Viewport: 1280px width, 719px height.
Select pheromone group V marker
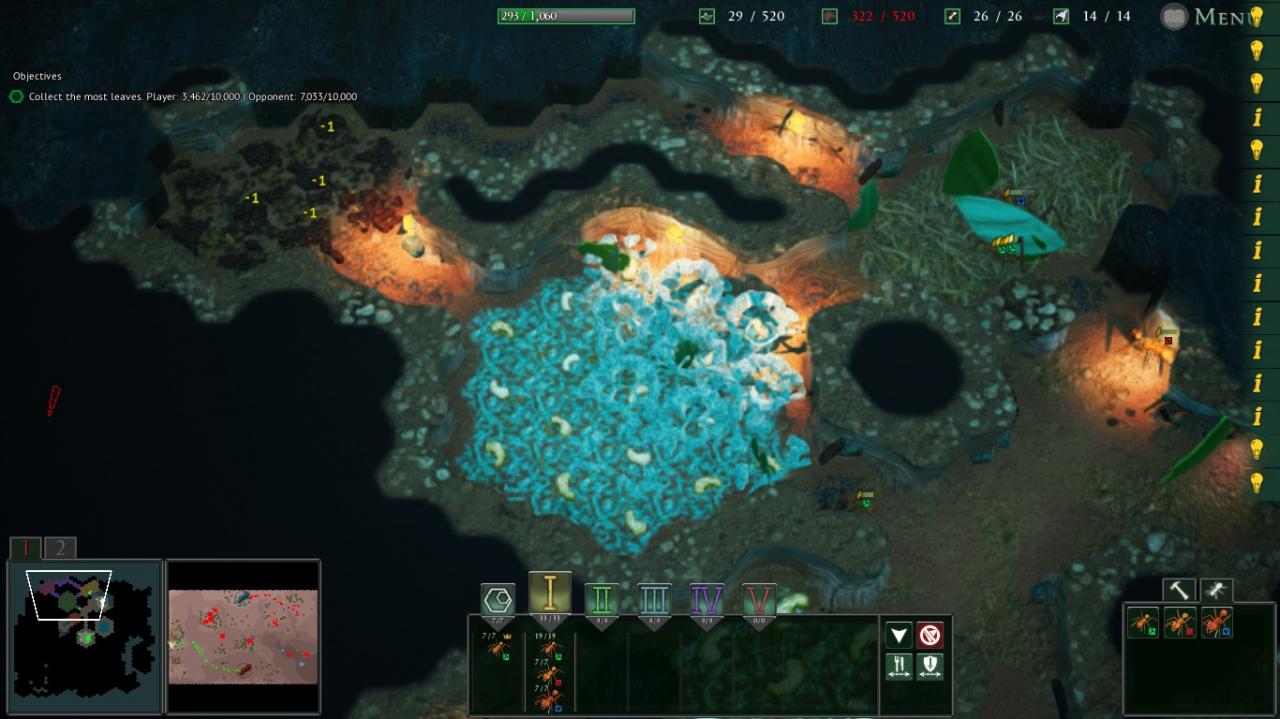pos(759,601)
